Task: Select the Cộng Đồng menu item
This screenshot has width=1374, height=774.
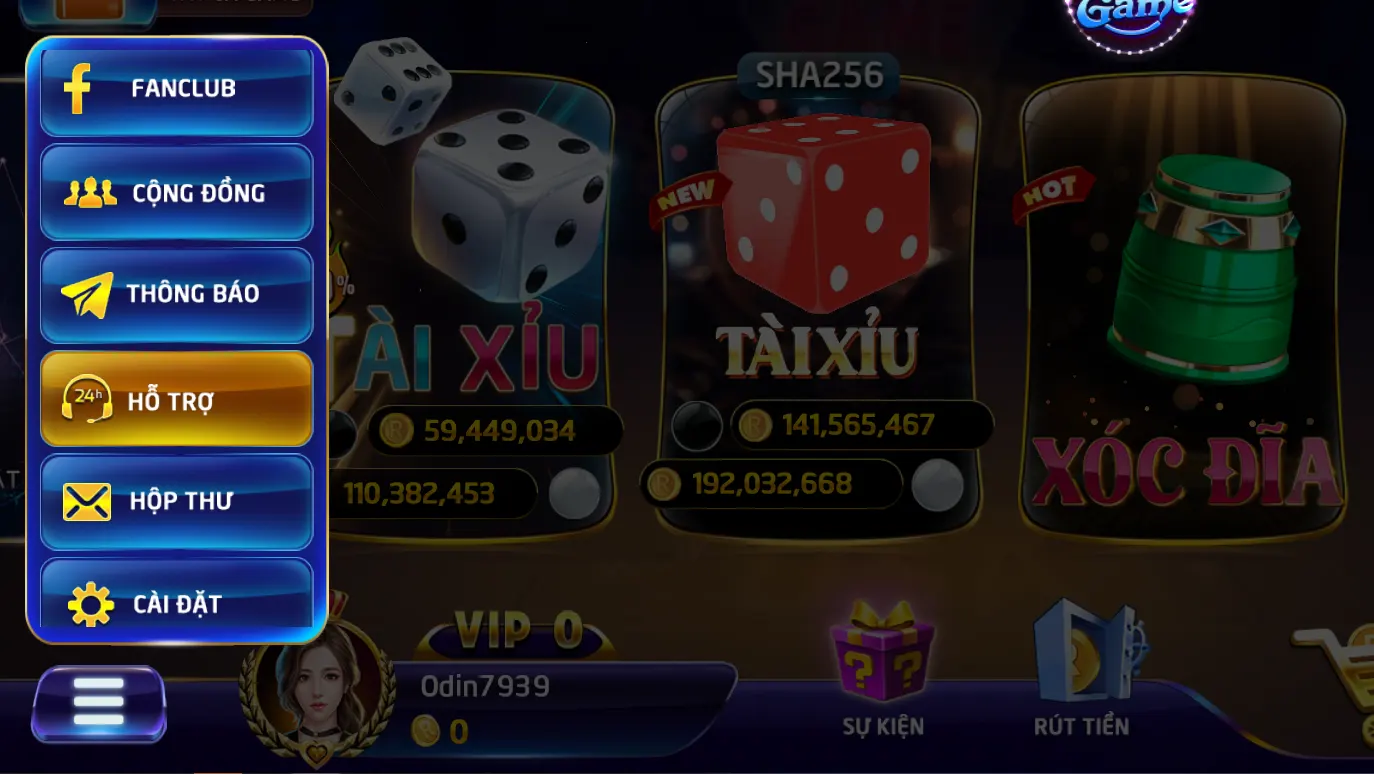Action: point(176,192)
